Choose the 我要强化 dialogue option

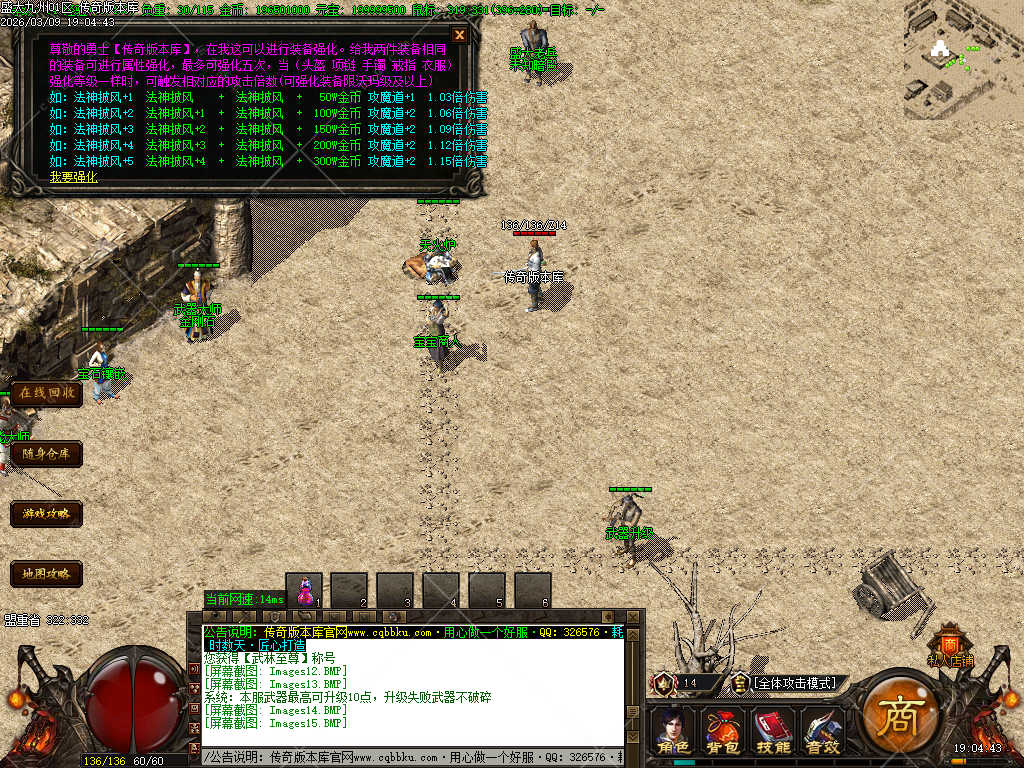[74, 177]
